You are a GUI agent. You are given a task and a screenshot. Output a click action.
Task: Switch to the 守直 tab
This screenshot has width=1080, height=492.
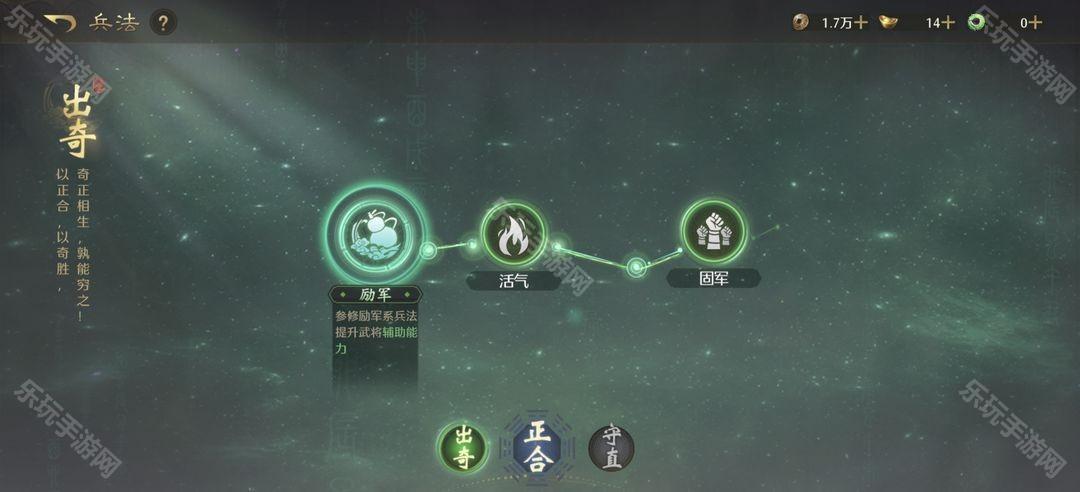coord(611,447)
